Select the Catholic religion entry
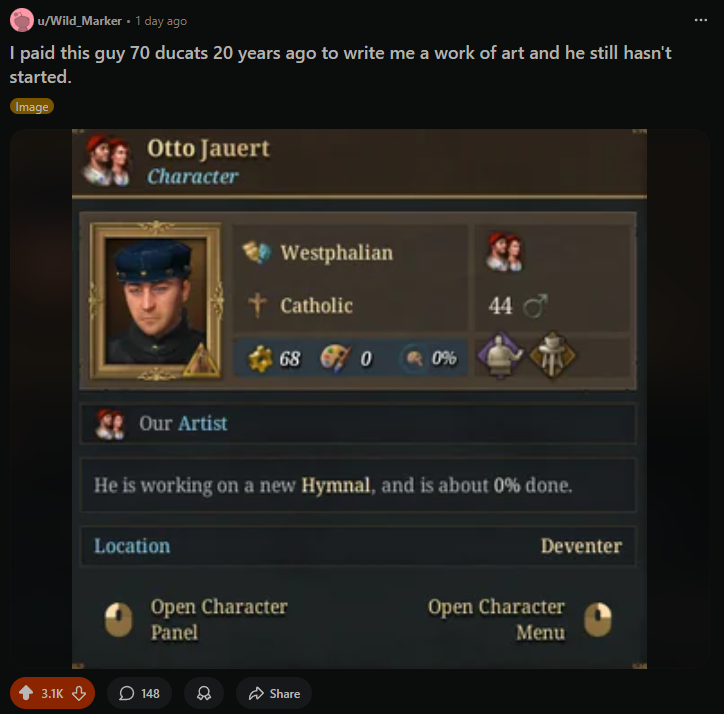The image size is (724, 714). click(x=316, y=305)
